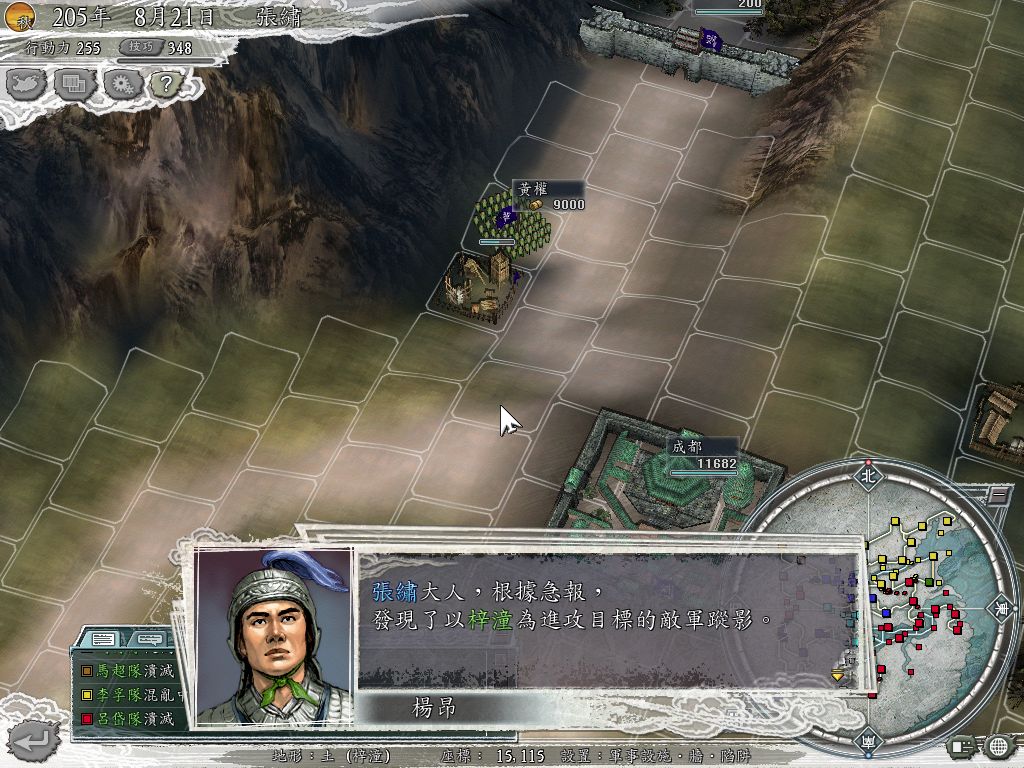Viewport: 1024px width, 768px height.
Task: Rotate view with the North (北) compass marker
Action: coord(867,476)
